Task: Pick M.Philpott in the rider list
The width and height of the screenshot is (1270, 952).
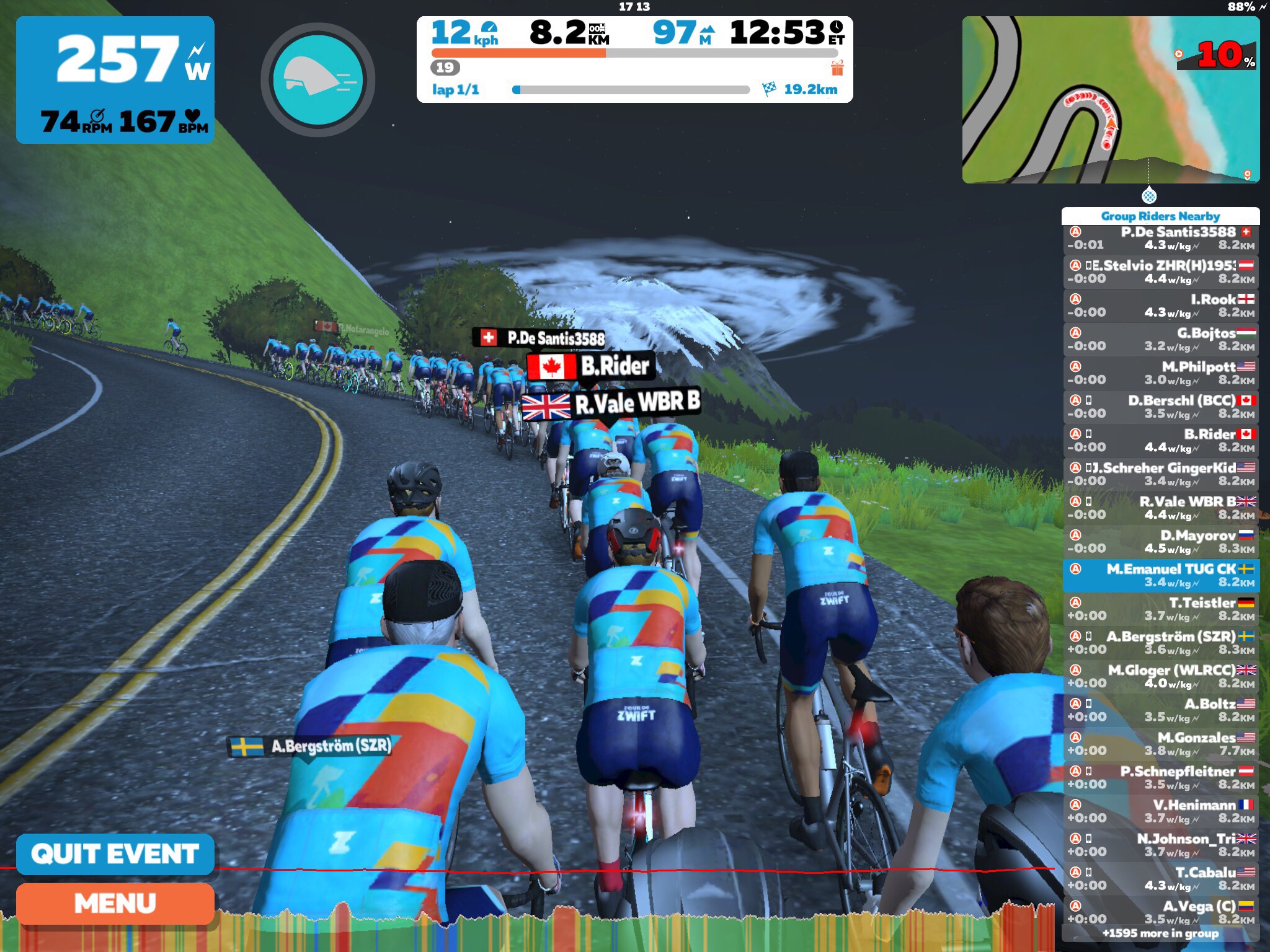Action: (1160, 373)
